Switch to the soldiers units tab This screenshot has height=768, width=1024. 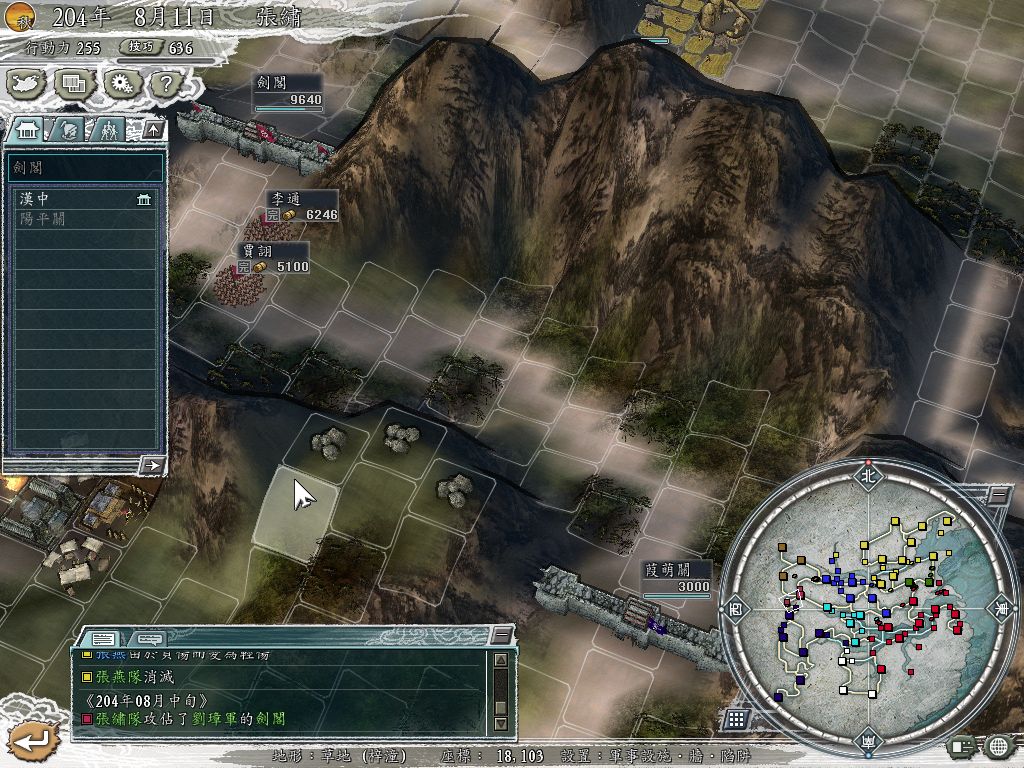108,129
